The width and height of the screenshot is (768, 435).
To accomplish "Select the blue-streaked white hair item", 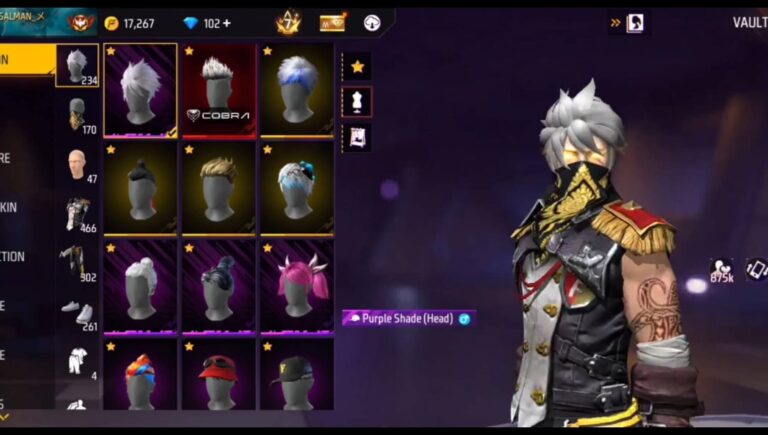I will tap(297, 89).
